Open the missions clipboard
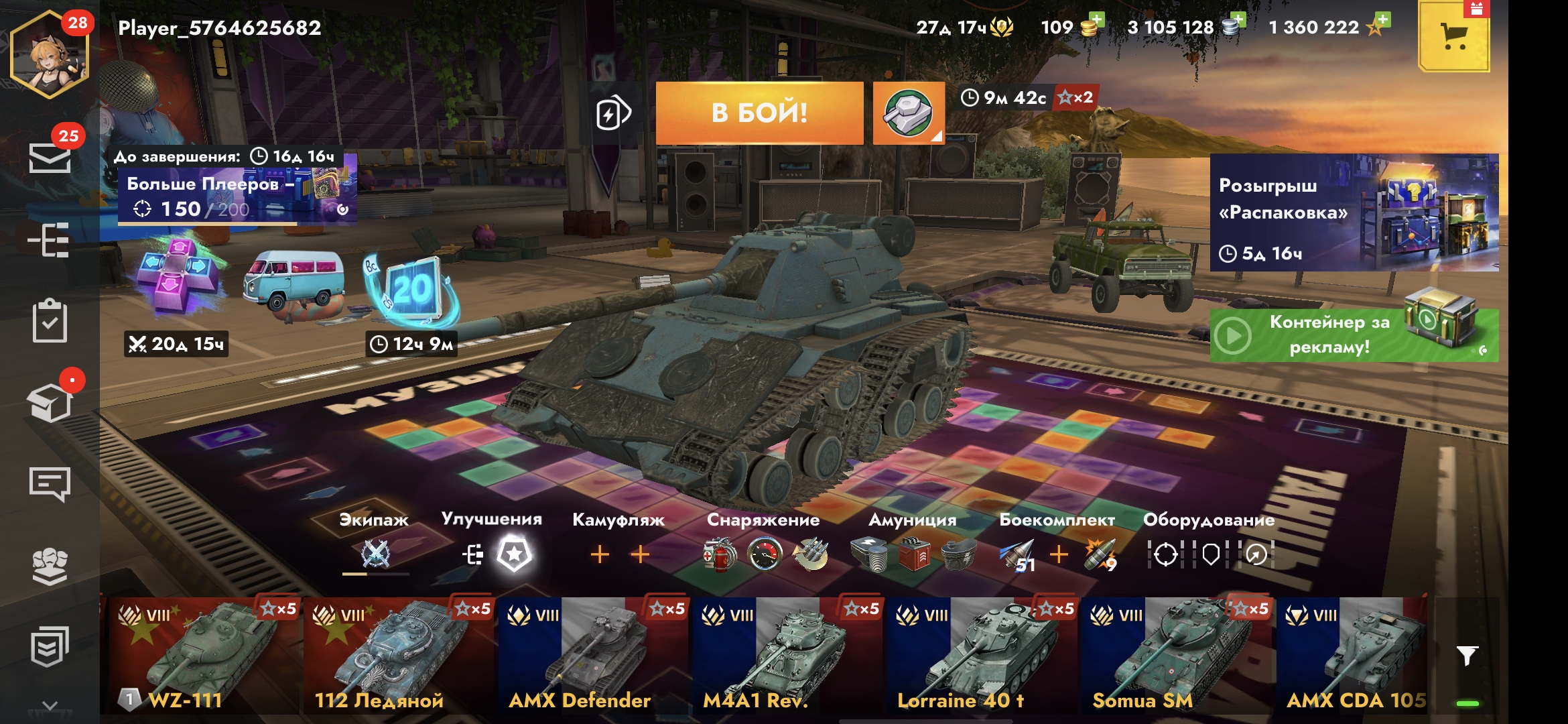Image resolution: width=1568 pixels, height=724 pixels. coord(50,321)
